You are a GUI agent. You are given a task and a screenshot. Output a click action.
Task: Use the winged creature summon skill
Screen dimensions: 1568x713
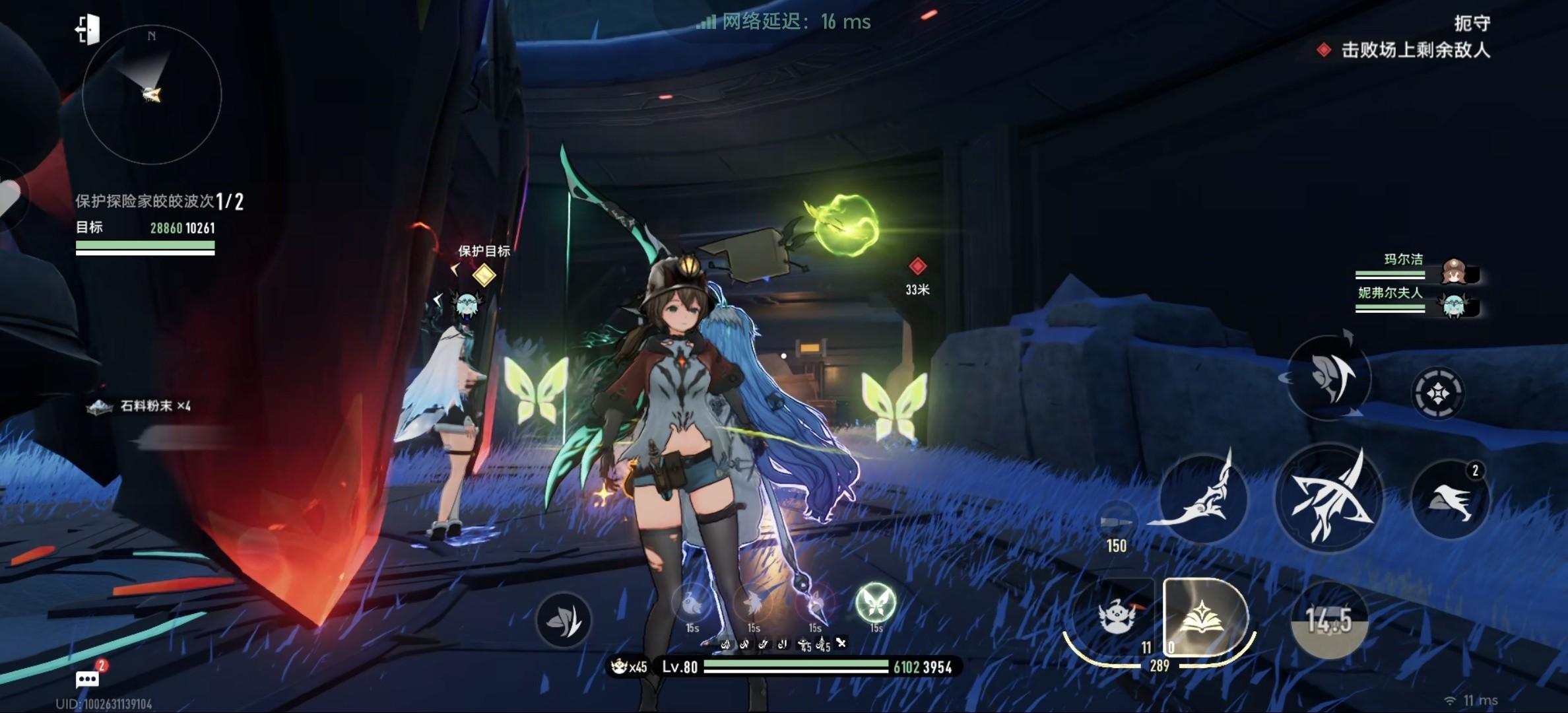tap(1115, 617)
